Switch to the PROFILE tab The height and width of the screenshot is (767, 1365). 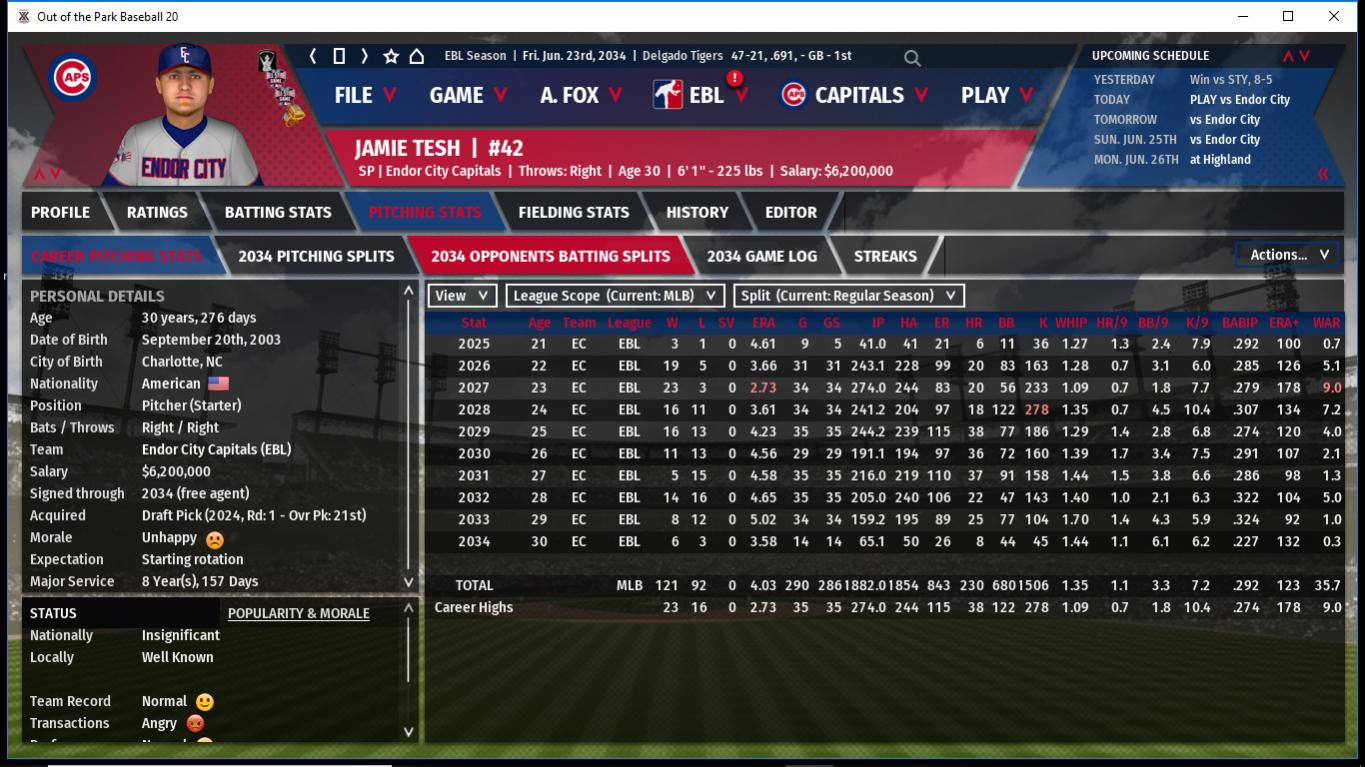[60, 212]
